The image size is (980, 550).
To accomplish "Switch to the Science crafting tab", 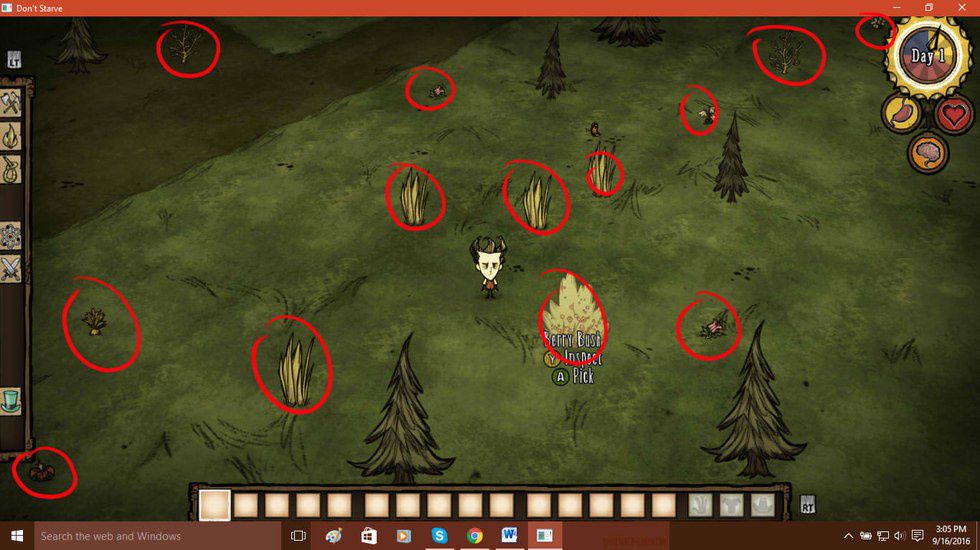I will [11, 236].
